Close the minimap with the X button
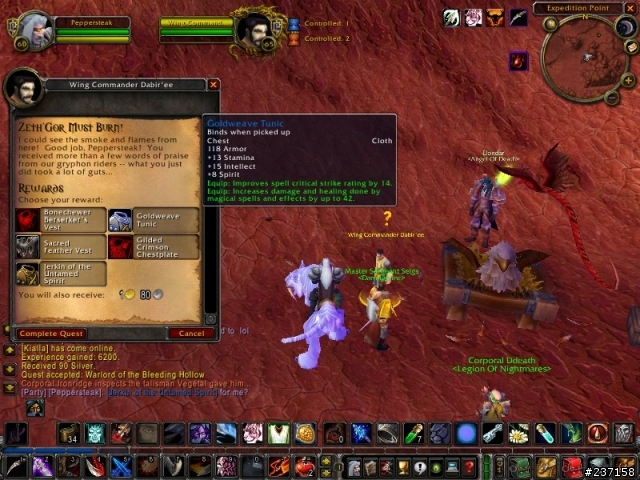 (631, 9)
